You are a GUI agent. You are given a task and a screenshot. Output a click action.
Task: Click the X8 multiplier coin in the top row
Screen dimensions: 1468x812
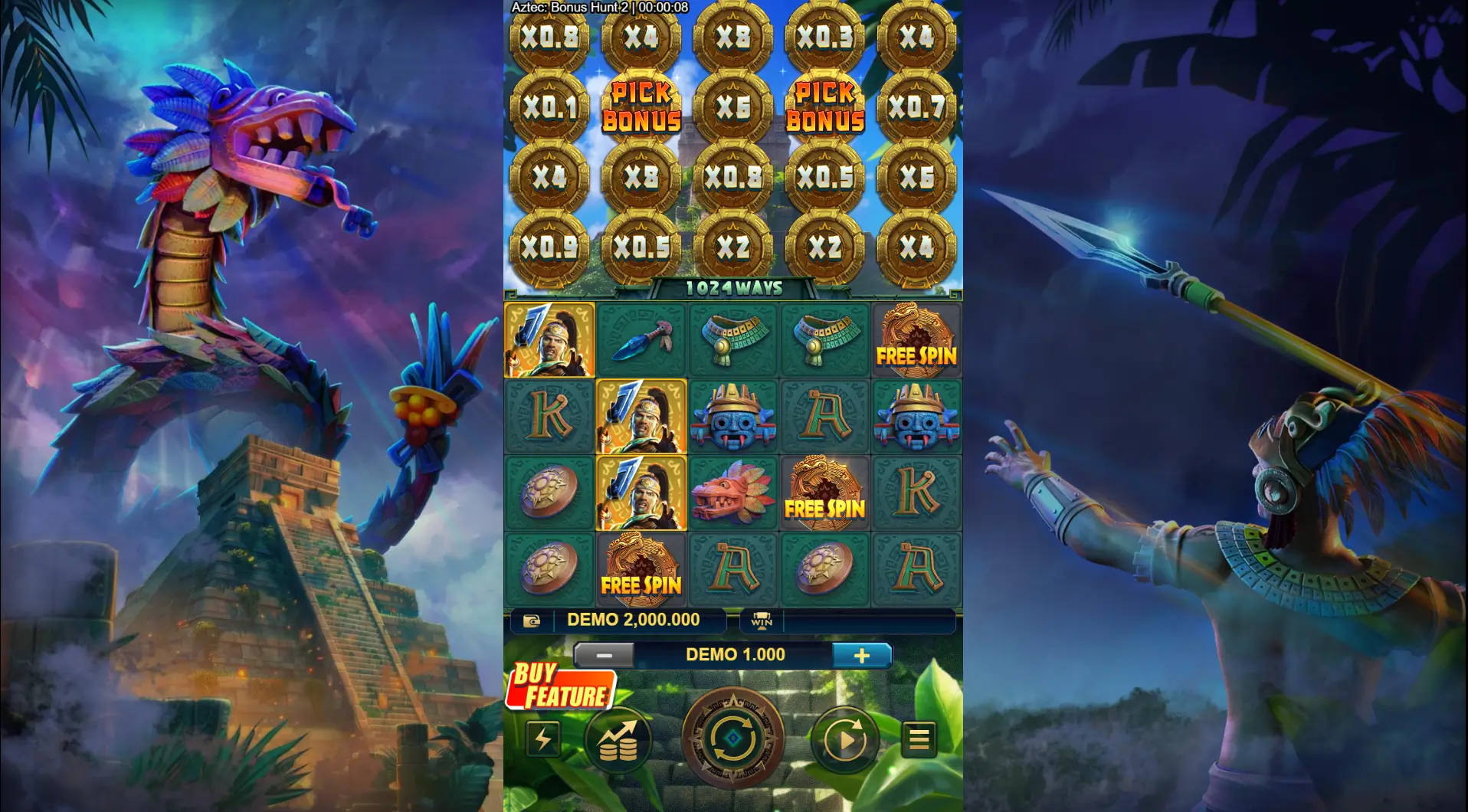pyautogui.click(x=733, y=34)
